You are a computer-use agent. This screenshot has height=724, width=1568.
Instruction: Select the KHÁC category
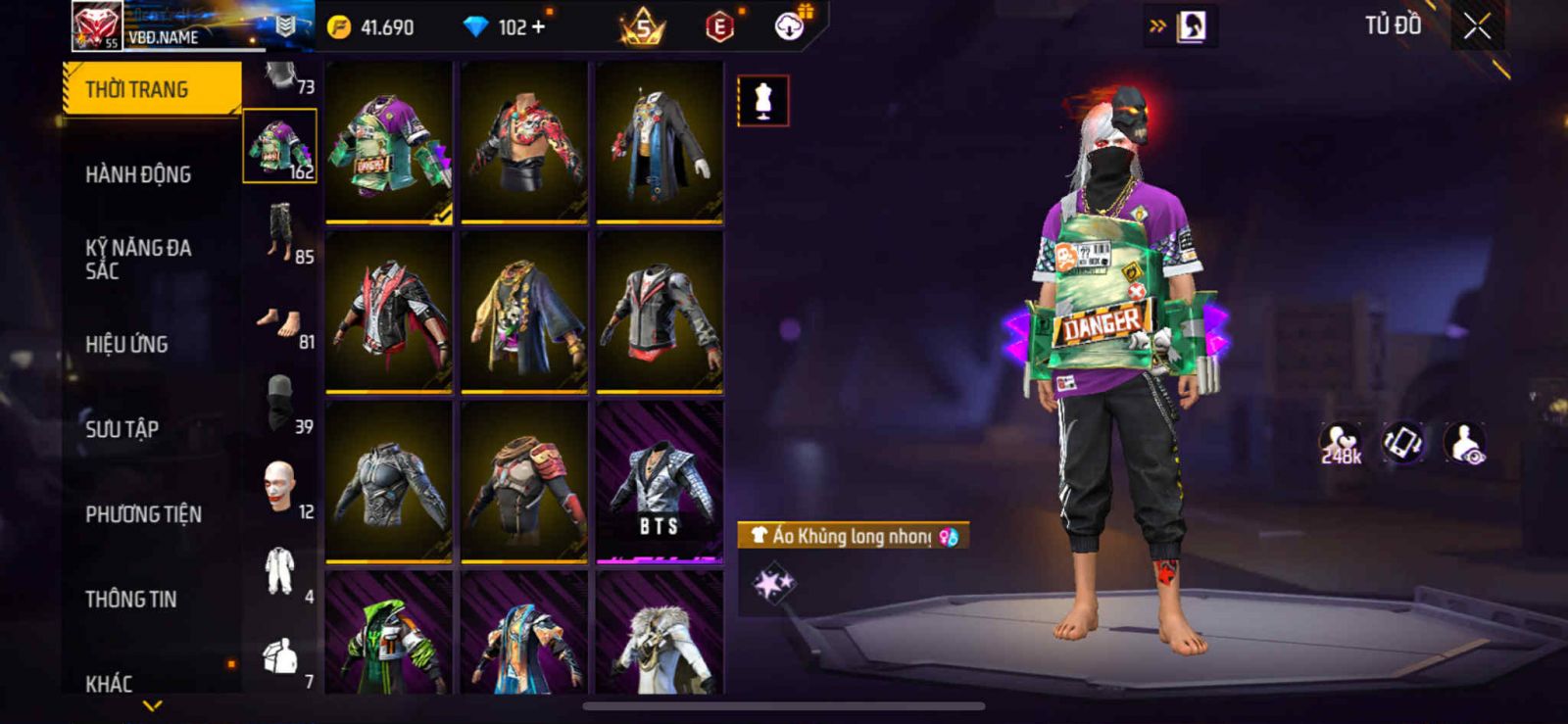coord(109,682)
